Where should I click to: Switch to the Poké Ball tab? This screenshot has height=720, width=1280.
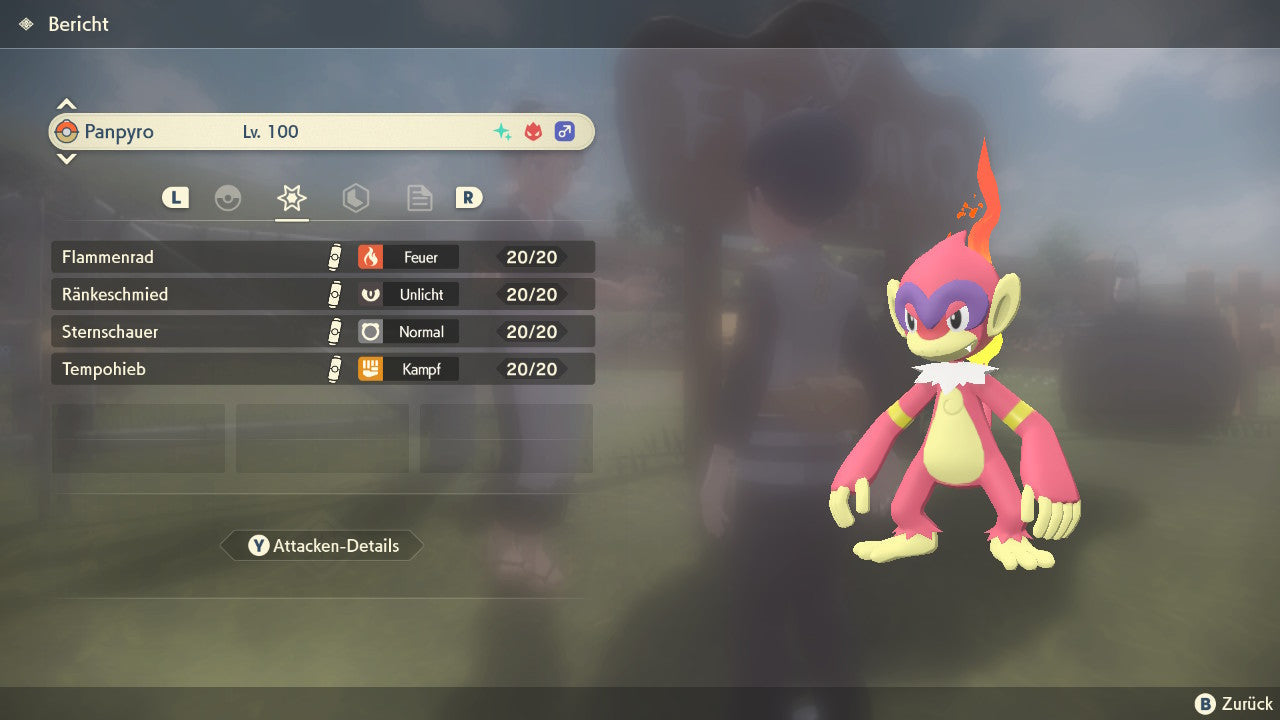click(228, 198)
